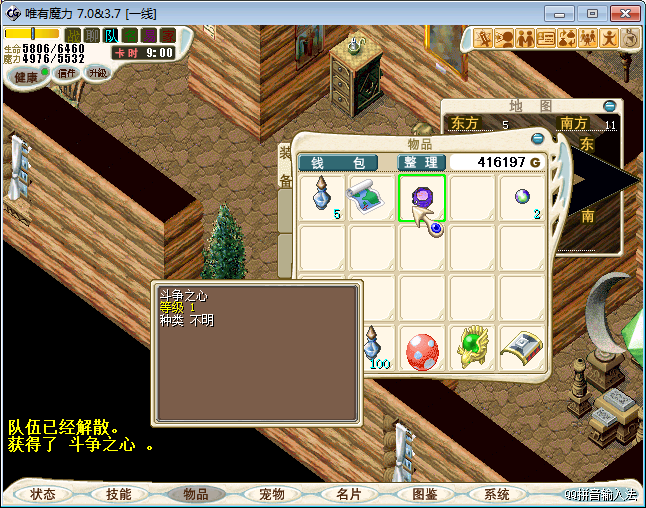Open the 技能 skills menu

118,494
